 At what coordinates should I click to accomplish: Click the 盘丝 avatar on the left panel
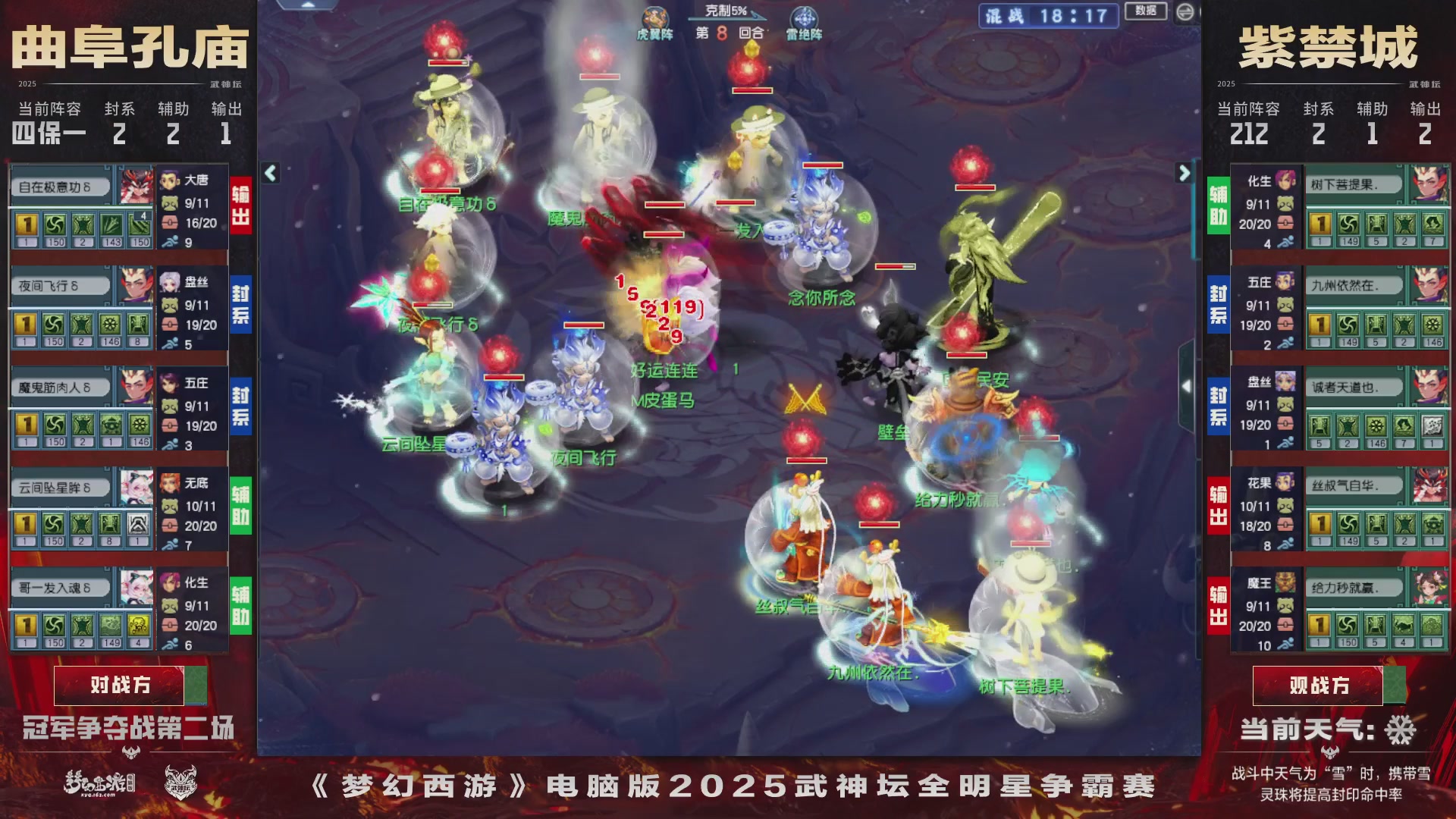tap(168, 282)
